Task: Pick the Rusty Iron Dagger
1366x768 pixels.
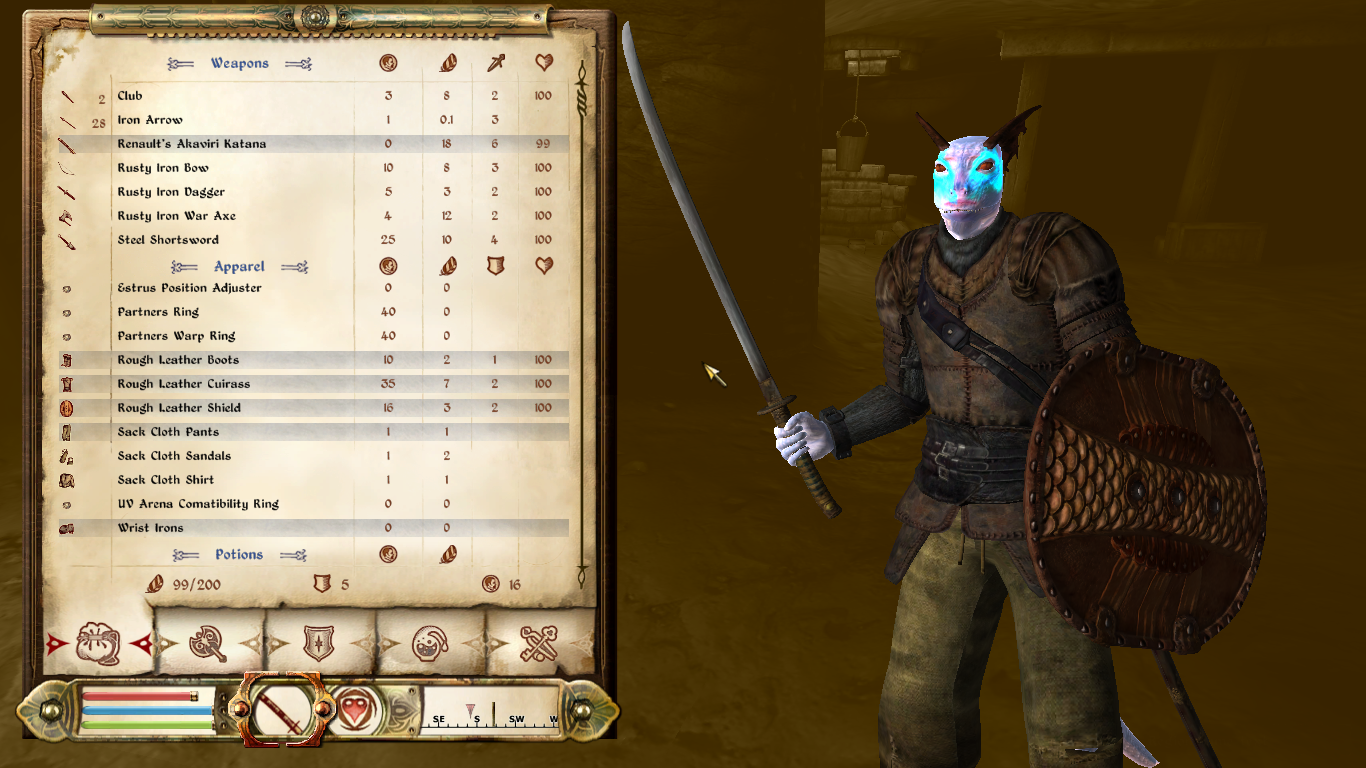Action: click(x=171, y=192)
